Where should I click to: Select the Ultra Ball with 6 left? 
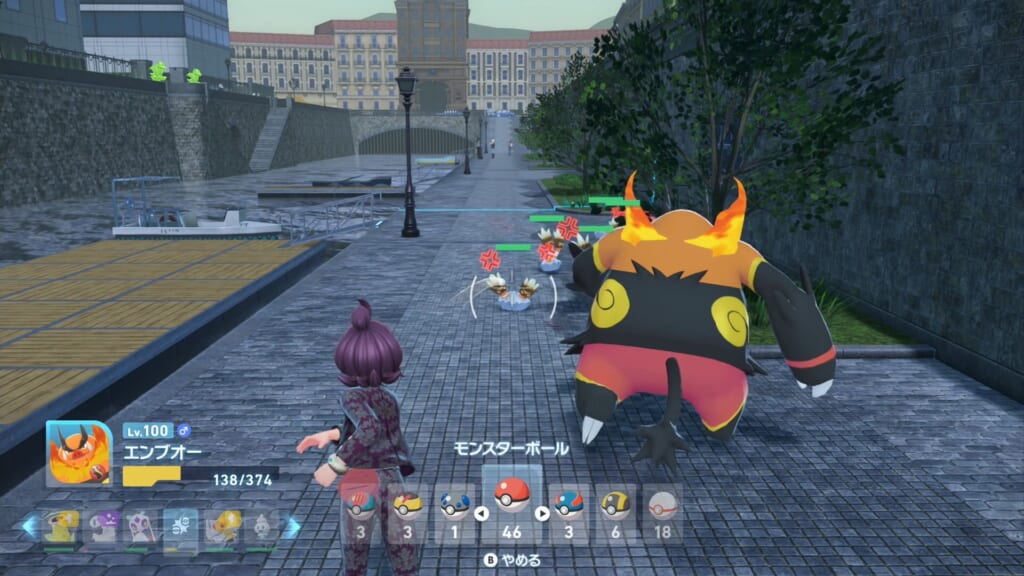615,505
